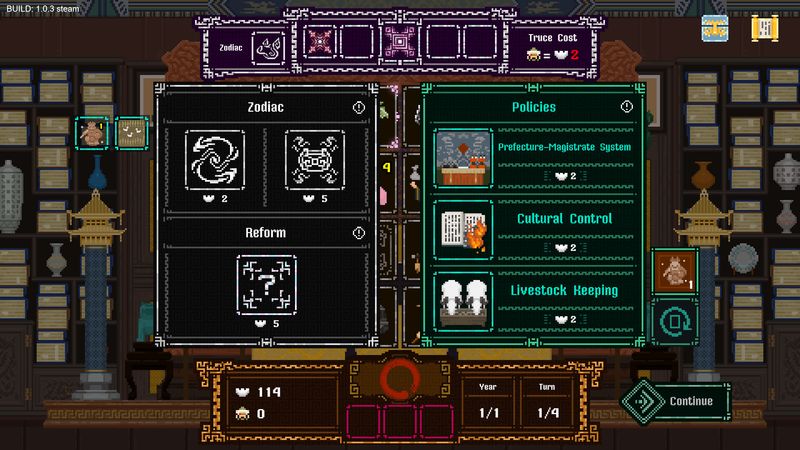Click the refresh cards button

tap(674, 319)
